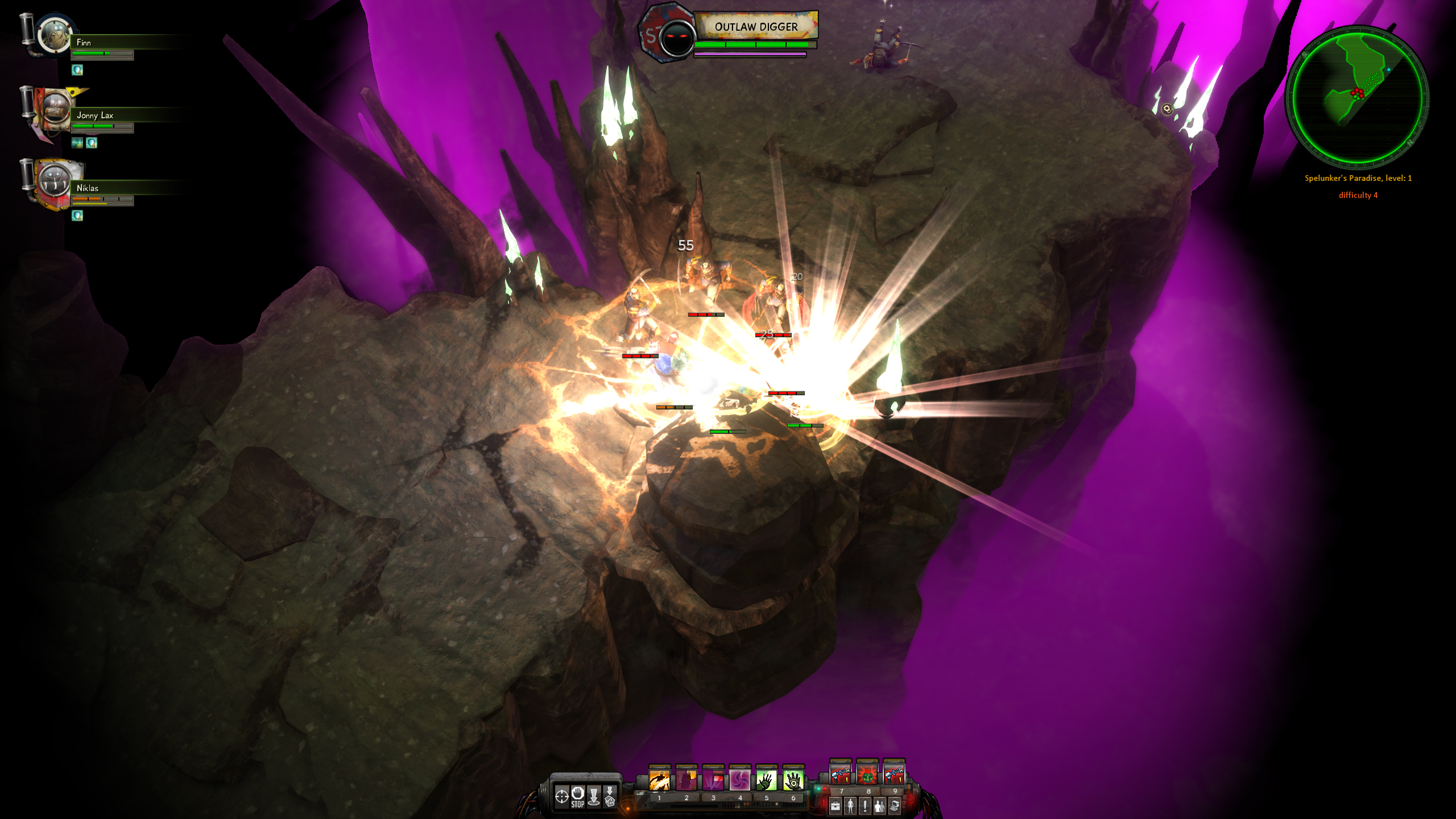Image resolution: width=1456 pixels, height=819 pixels.
Task: Select the move-to-ground arrow command
Action: (x=594, y=796)
